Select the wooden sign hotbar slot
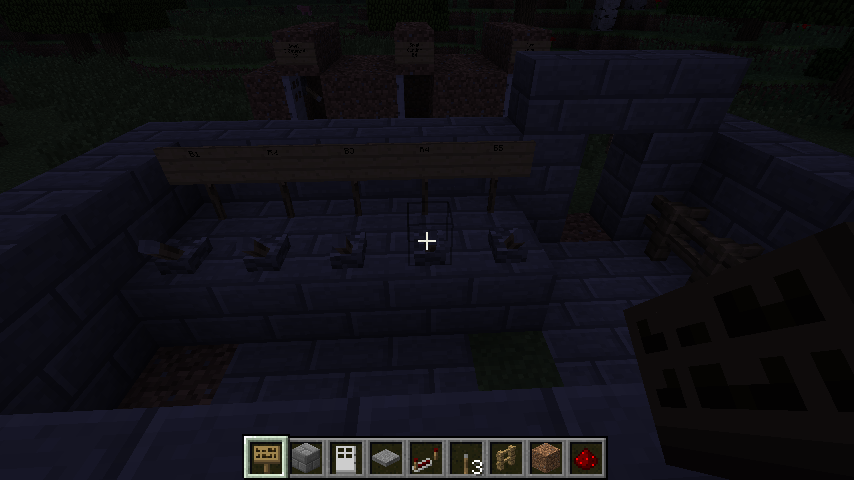Screen dimensions: 854x480 click(x=267, y=458)
